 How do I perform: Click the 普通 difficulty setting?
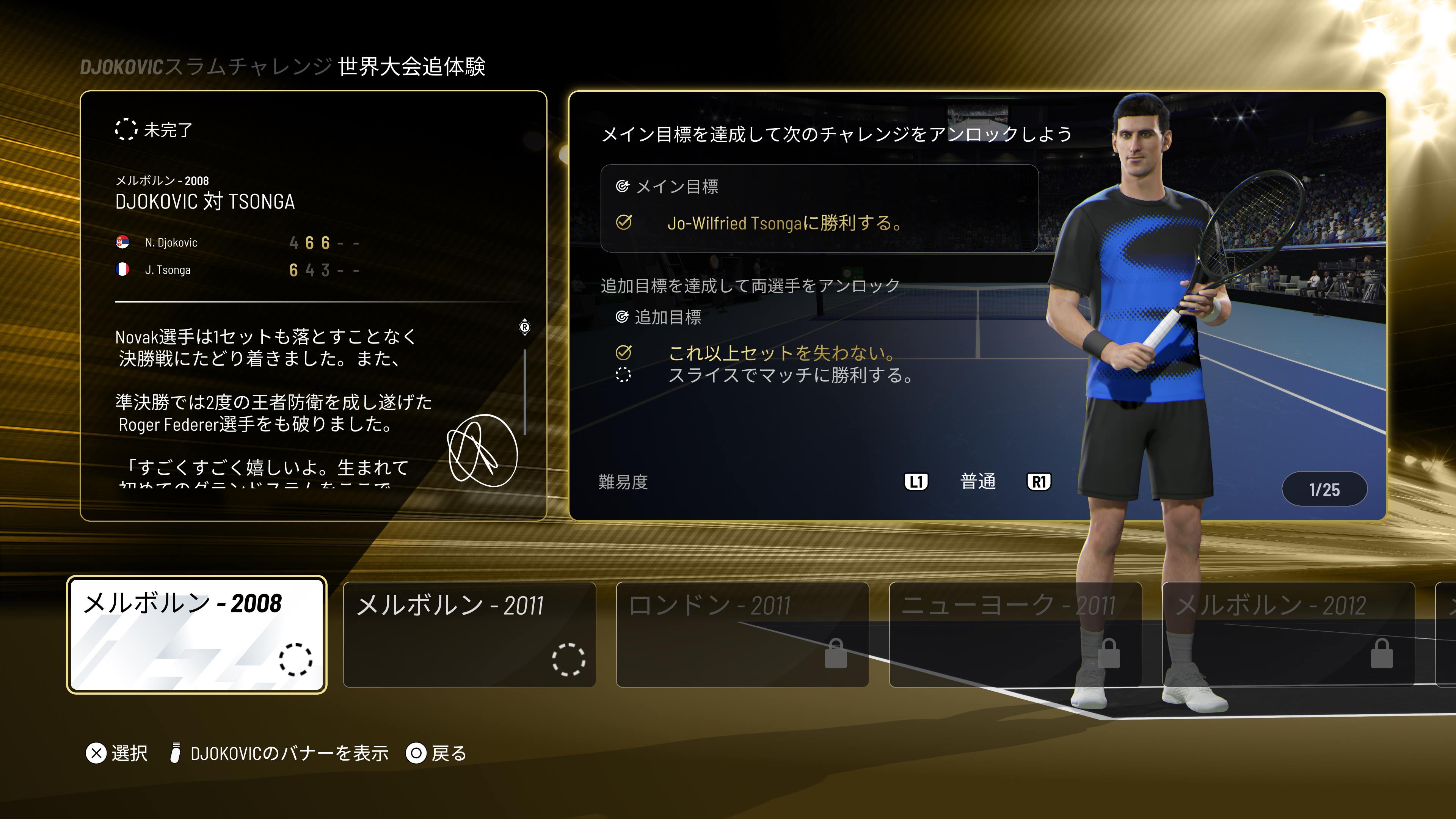pos(977,482)
